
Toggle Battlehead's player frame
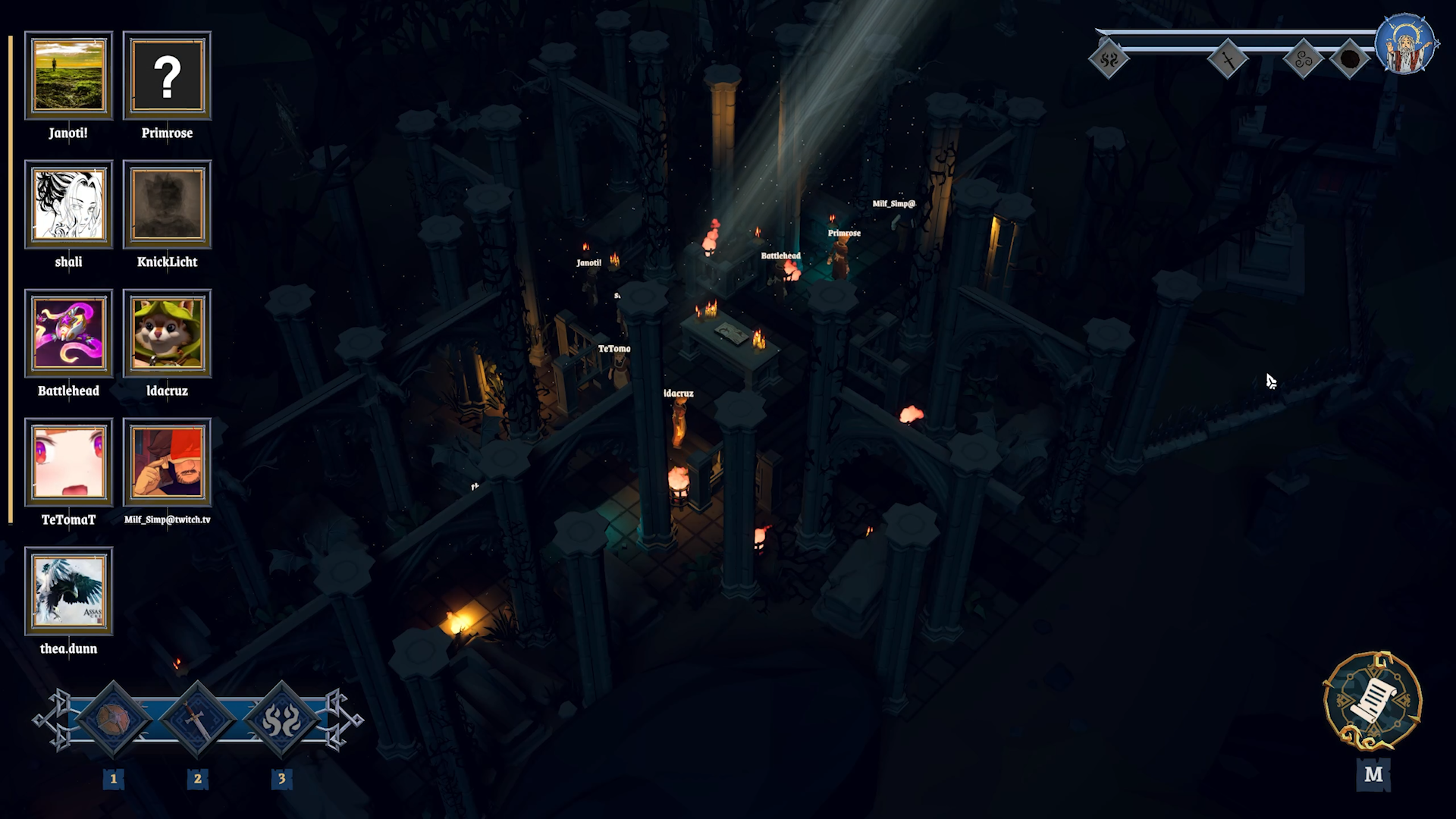(x=69, y=334)
